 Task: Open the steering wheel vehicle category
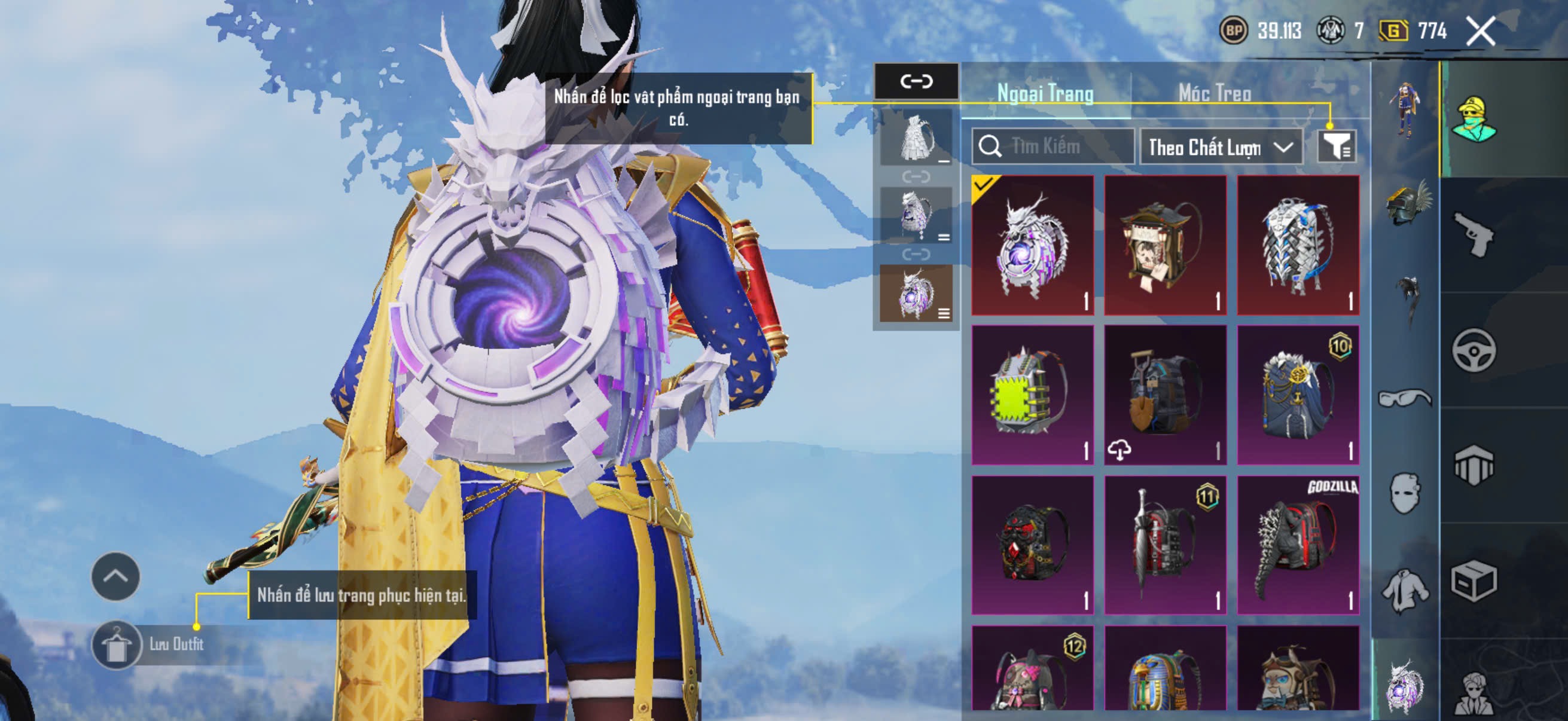pyautogui.click(x=1474, y=350)
